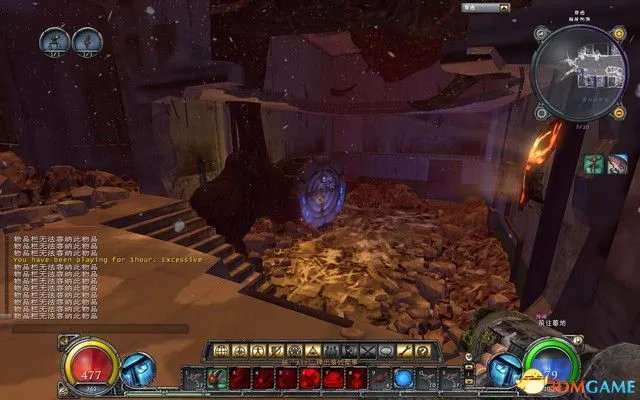The width and height of the screenshot is (640, 400).
Task: Open the dropdown bar at the top
Action: (478, 7)
